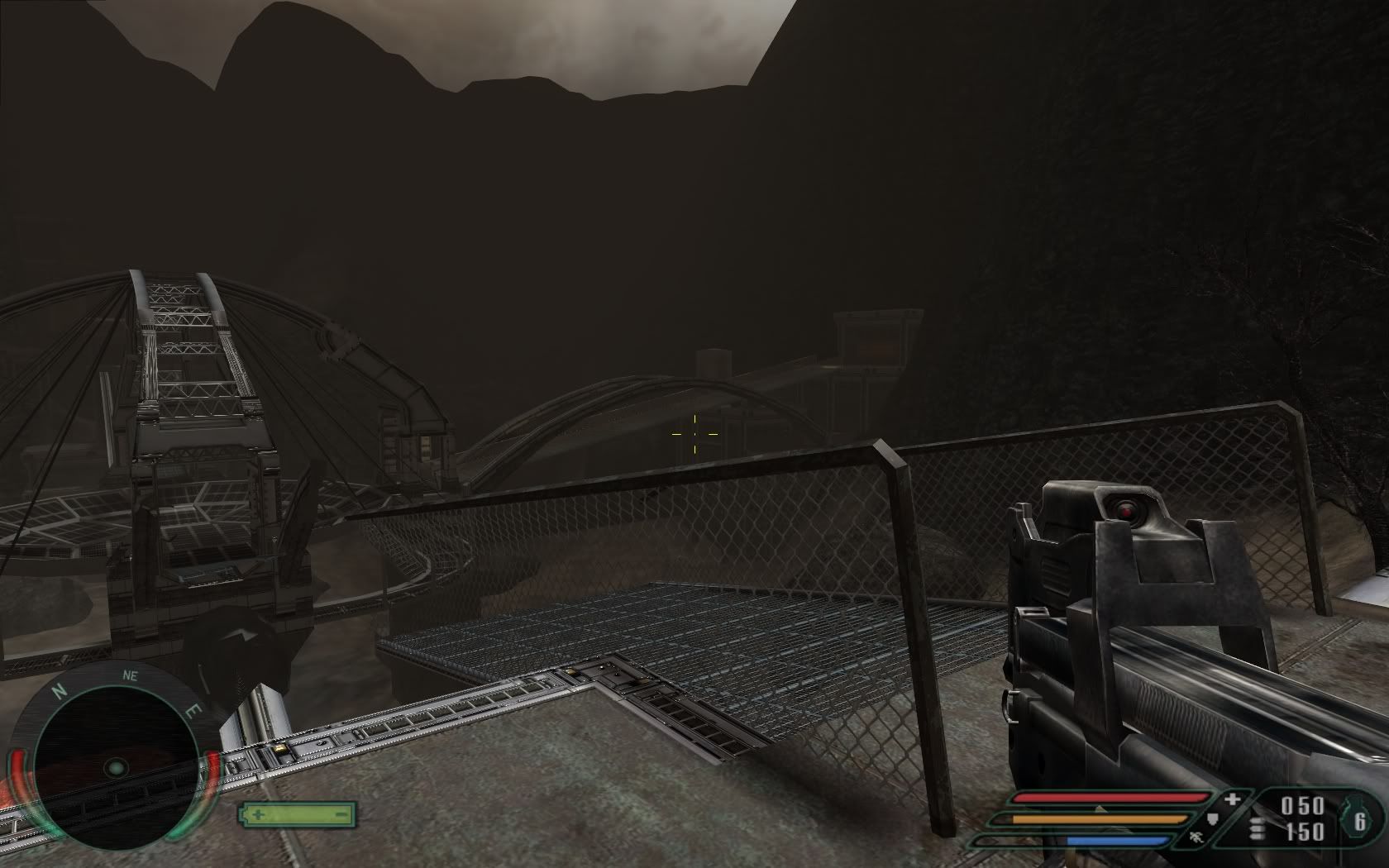Select the armor shield icon

[1212, 820]
